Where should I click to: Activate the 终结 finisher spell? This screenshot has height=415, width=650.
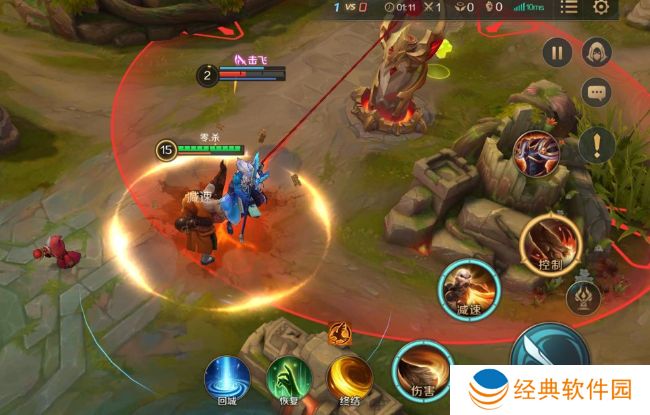[351, 379]
